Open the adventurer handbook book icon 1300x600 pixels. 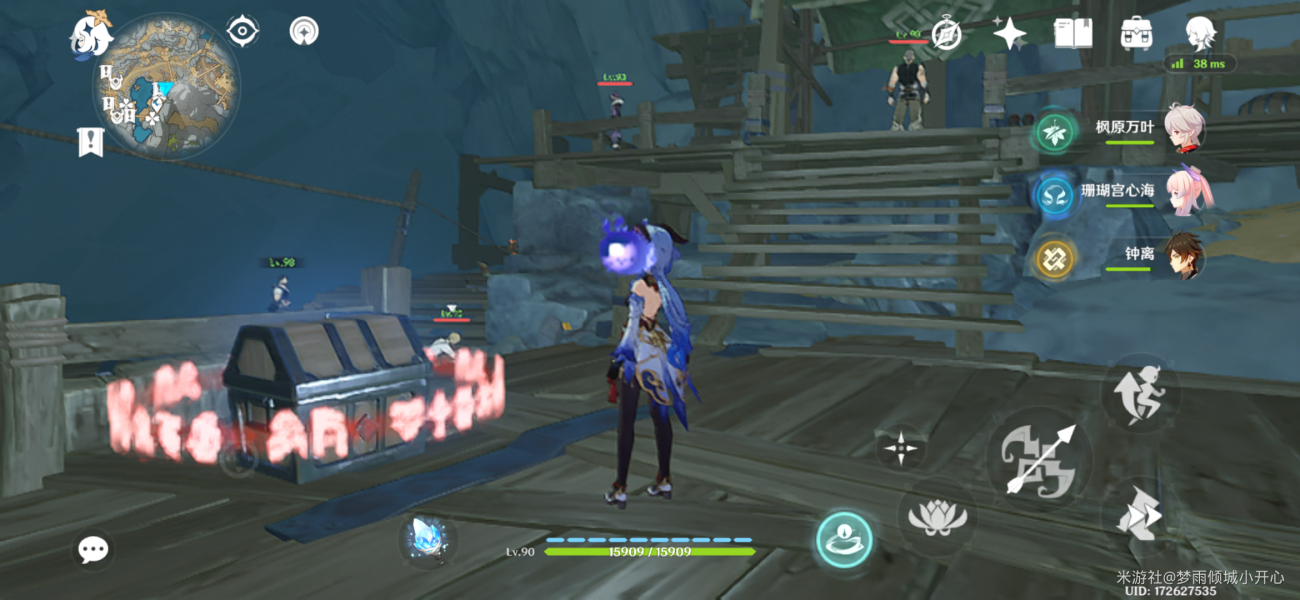tap(1073, 33)
